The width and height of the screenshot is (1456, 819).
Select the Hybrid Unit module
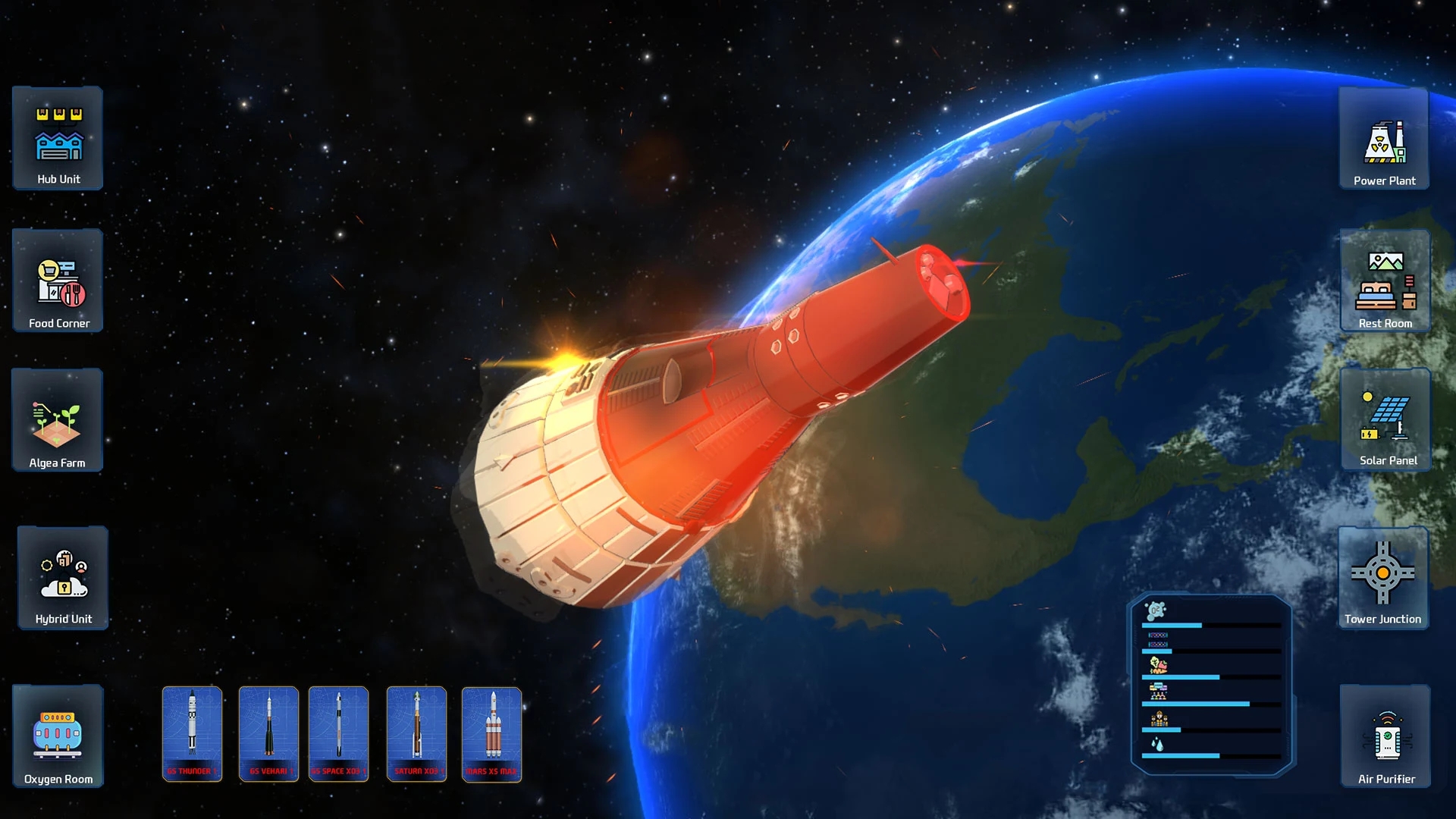tap(63, 578)
